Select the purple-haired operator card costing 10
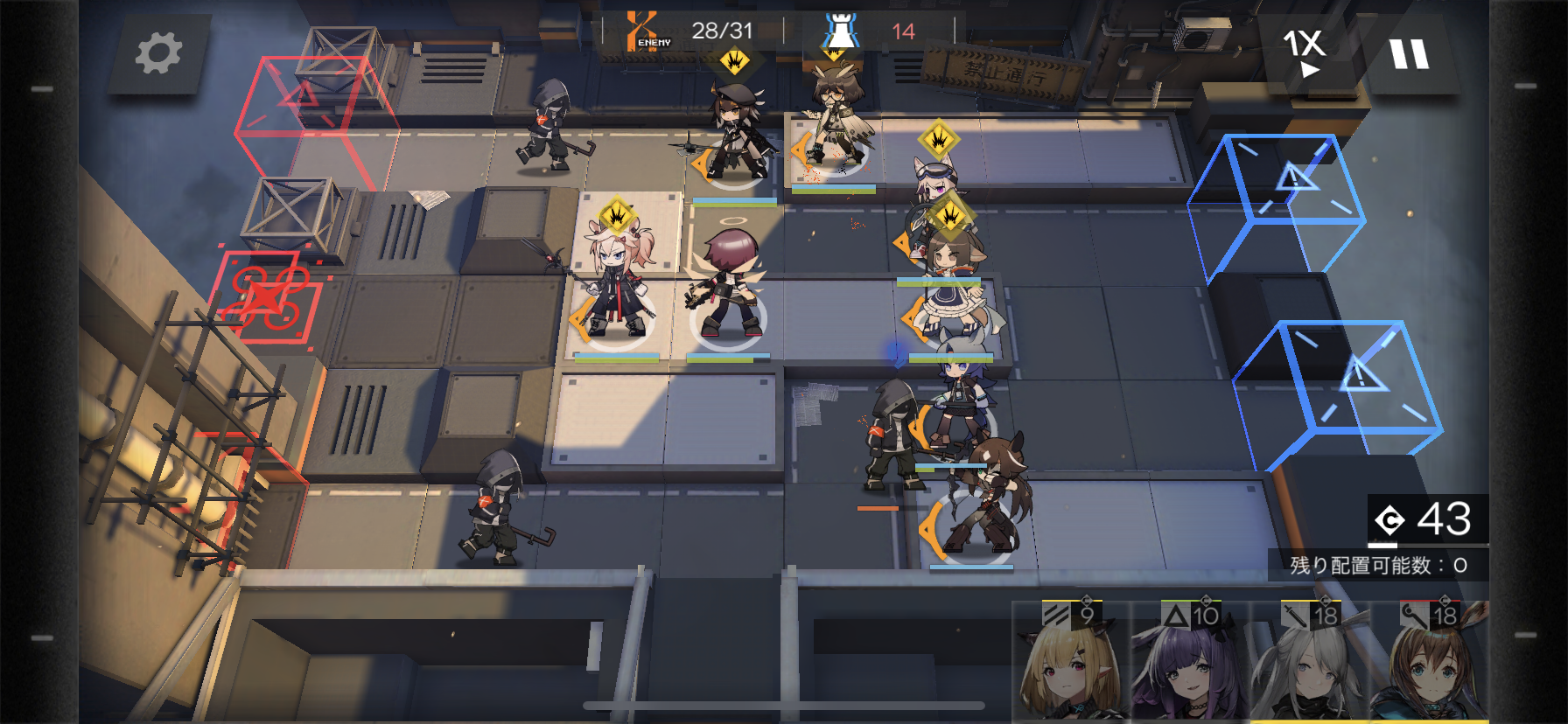The image size is (1568, 724). pos(1190,663)
